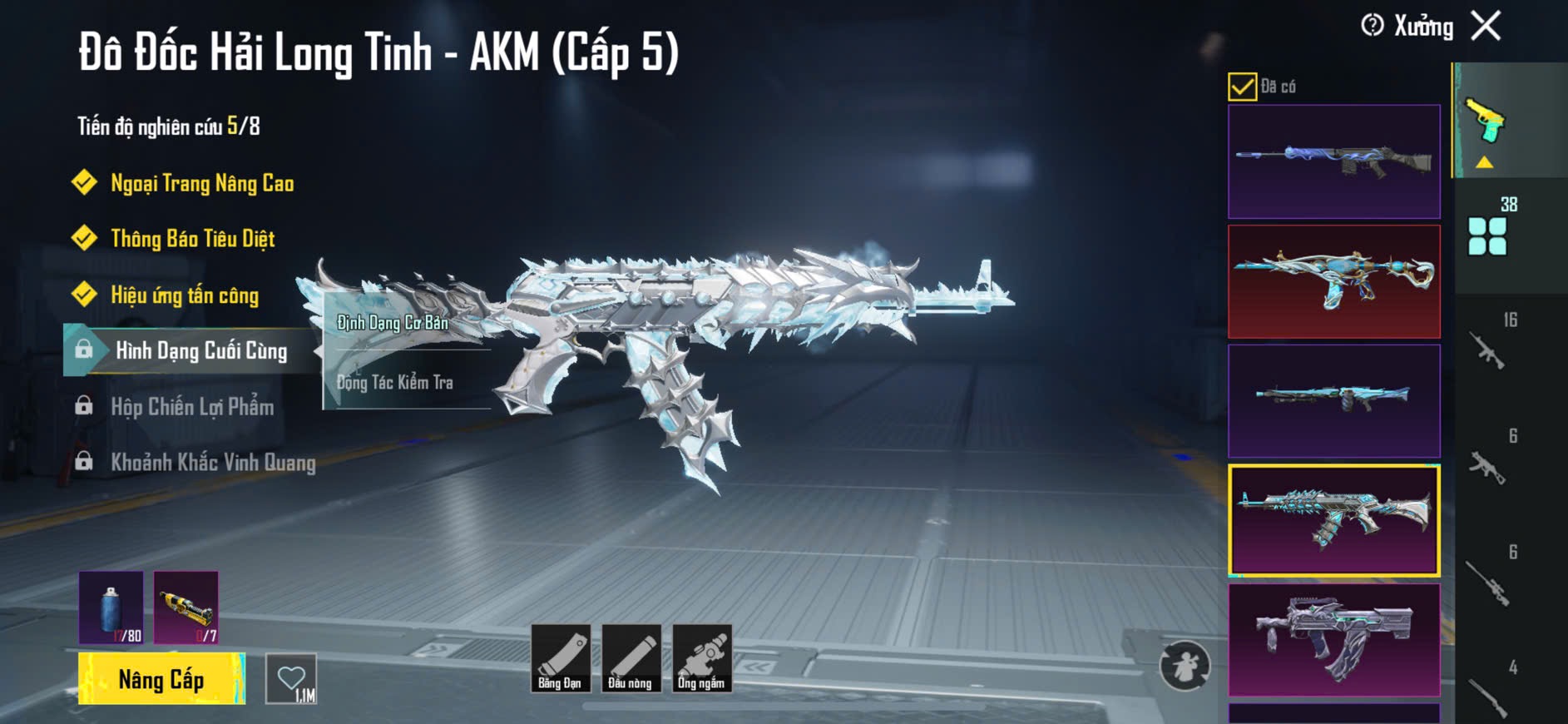
Task: Select the grey Groza skin thumbnail
Action: click(x=1333, y=639)
